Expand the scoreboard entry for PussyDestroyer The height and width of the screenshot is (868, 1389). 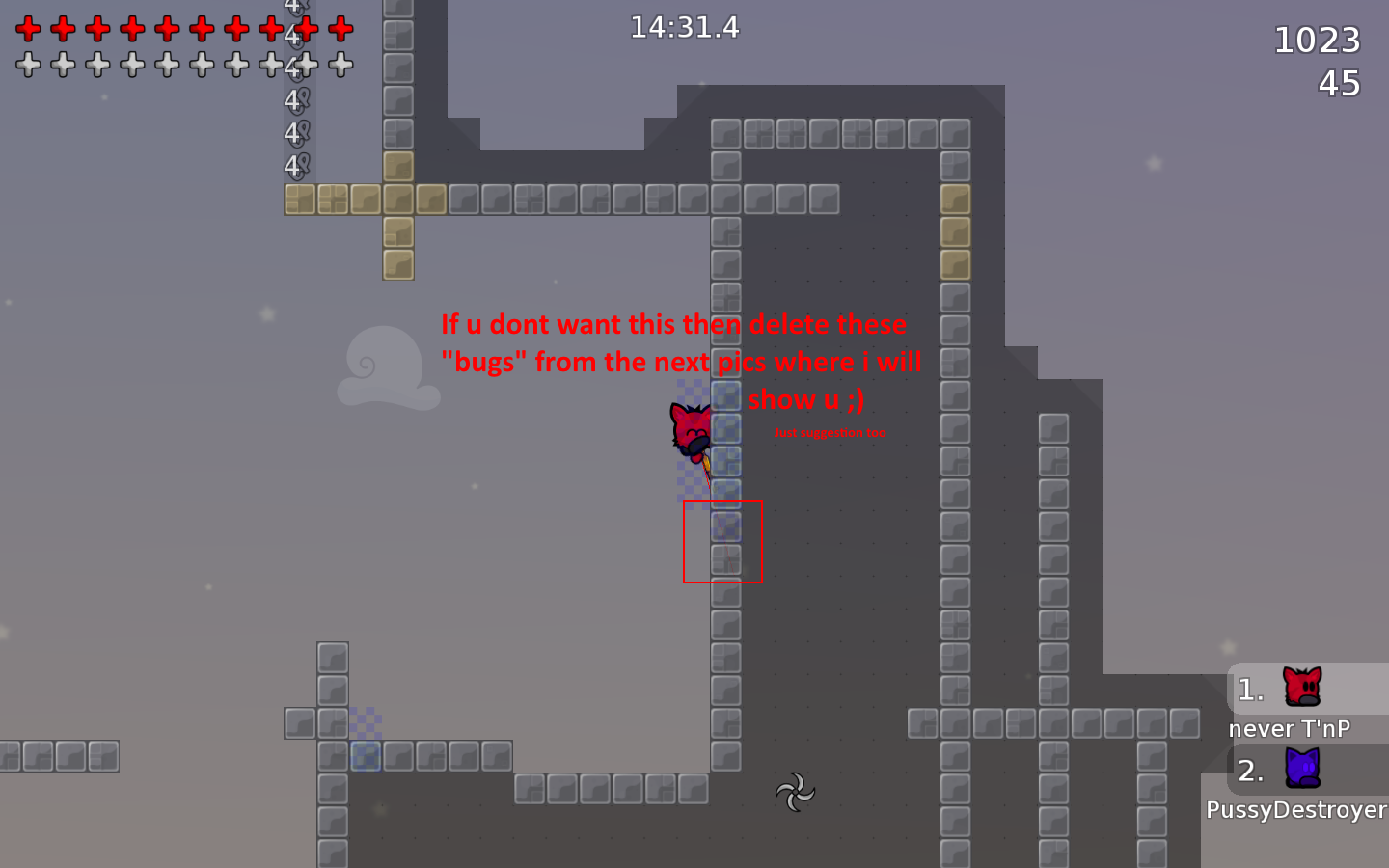(1296, 810)
